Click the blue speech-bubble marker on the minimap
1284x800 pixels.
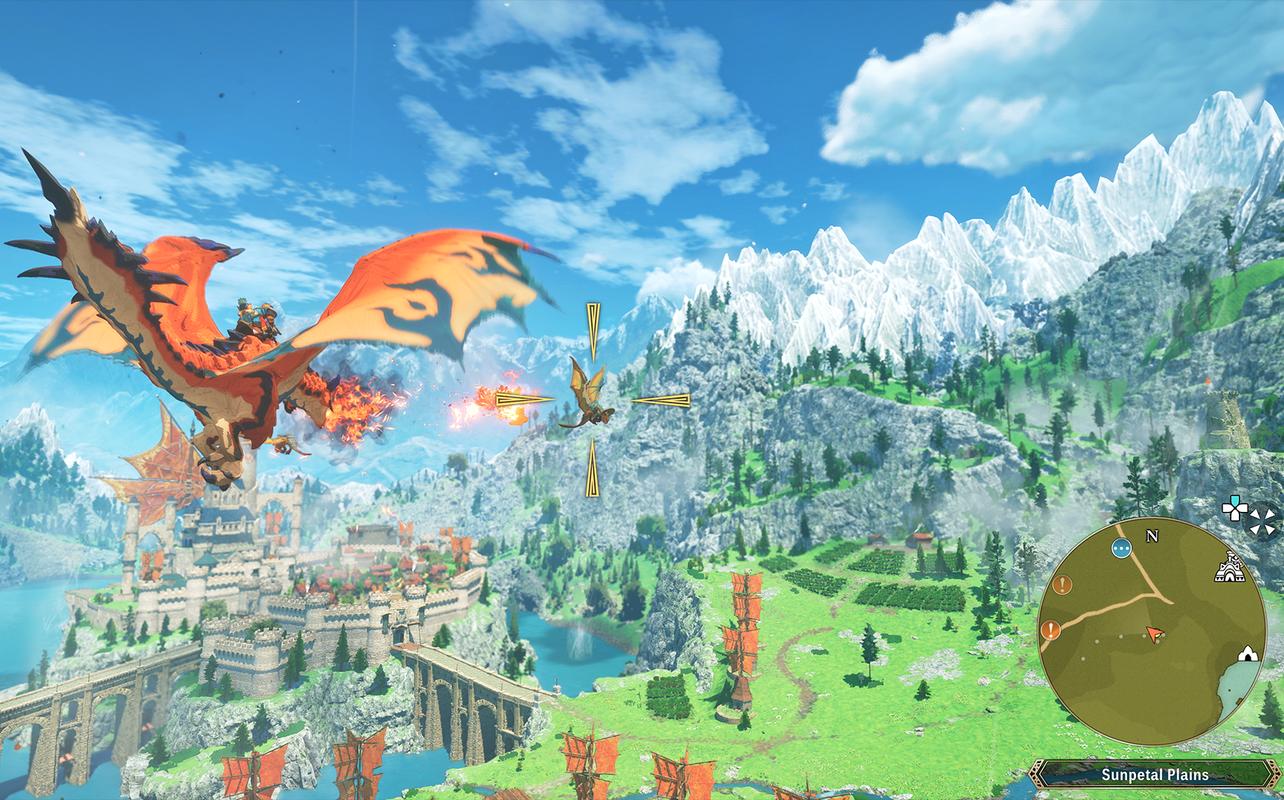(x=1121, y=550)
